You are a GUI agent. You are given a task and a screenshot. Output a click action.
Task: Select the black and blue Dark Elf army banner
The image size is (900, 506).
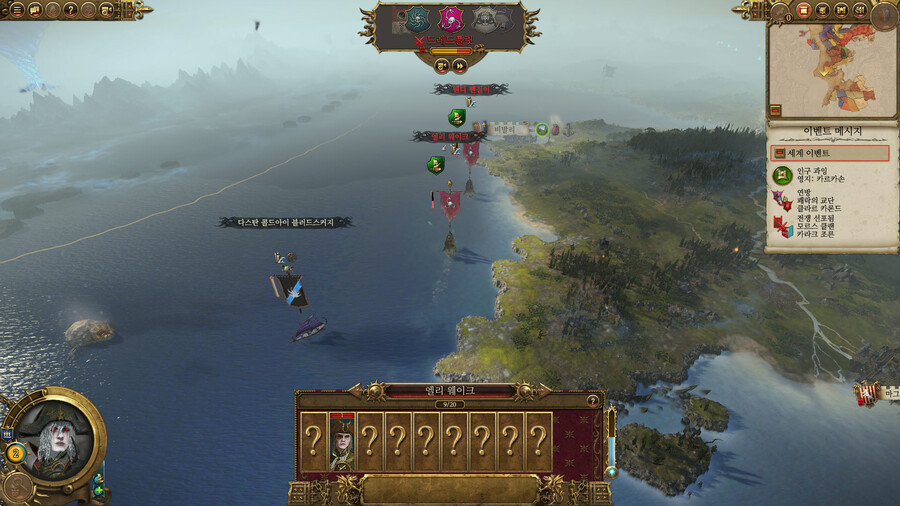(x=293, y=290)
